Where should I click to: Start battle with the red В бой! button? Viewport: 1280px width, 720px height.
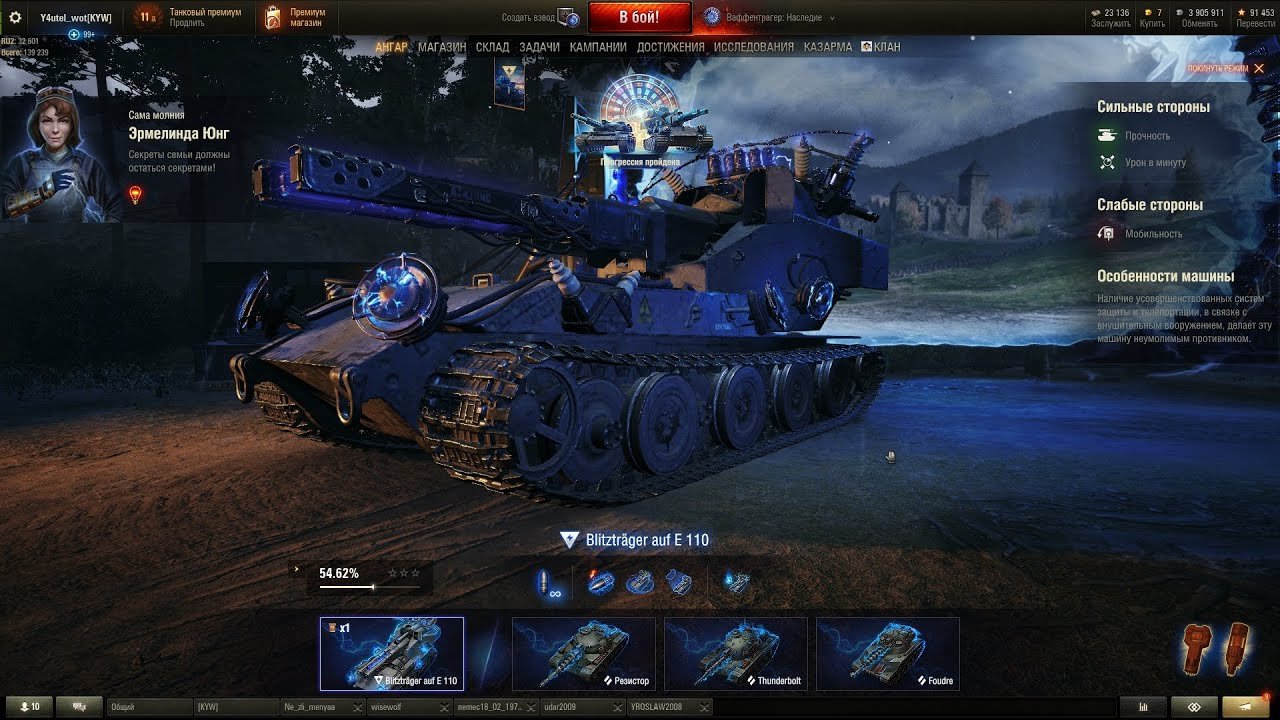[639, 17]
